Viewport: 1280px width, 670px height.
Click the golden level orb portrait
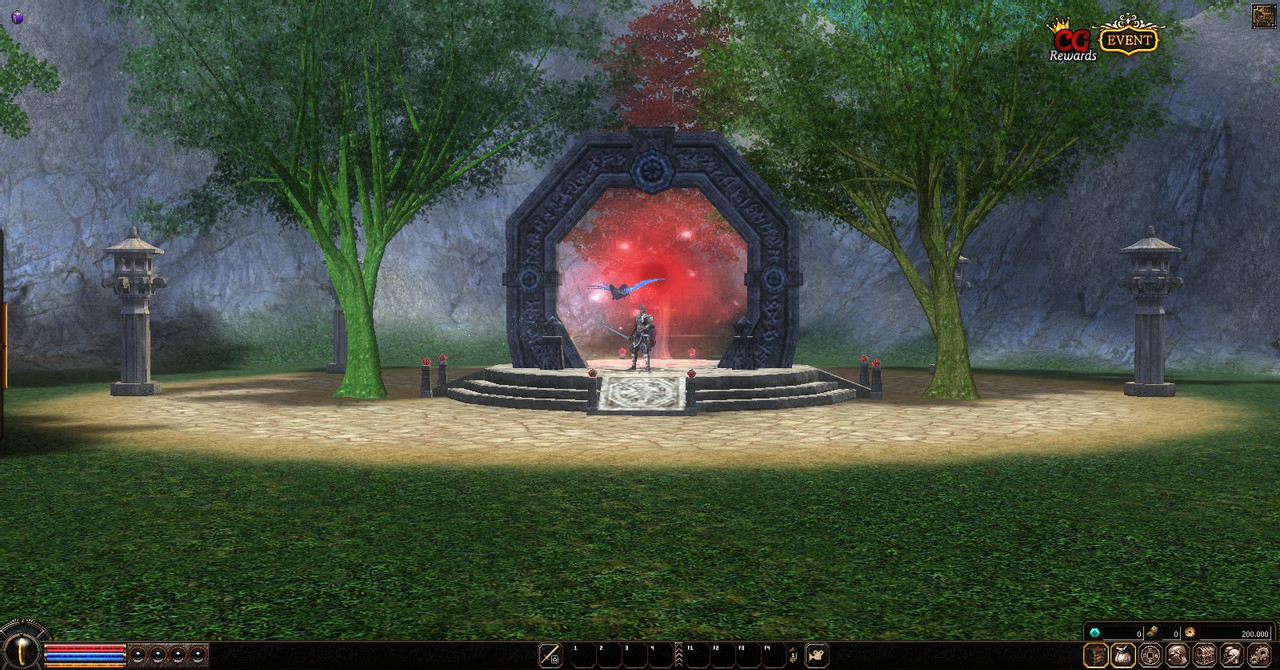pyautogui.click(x=21, y=651)
